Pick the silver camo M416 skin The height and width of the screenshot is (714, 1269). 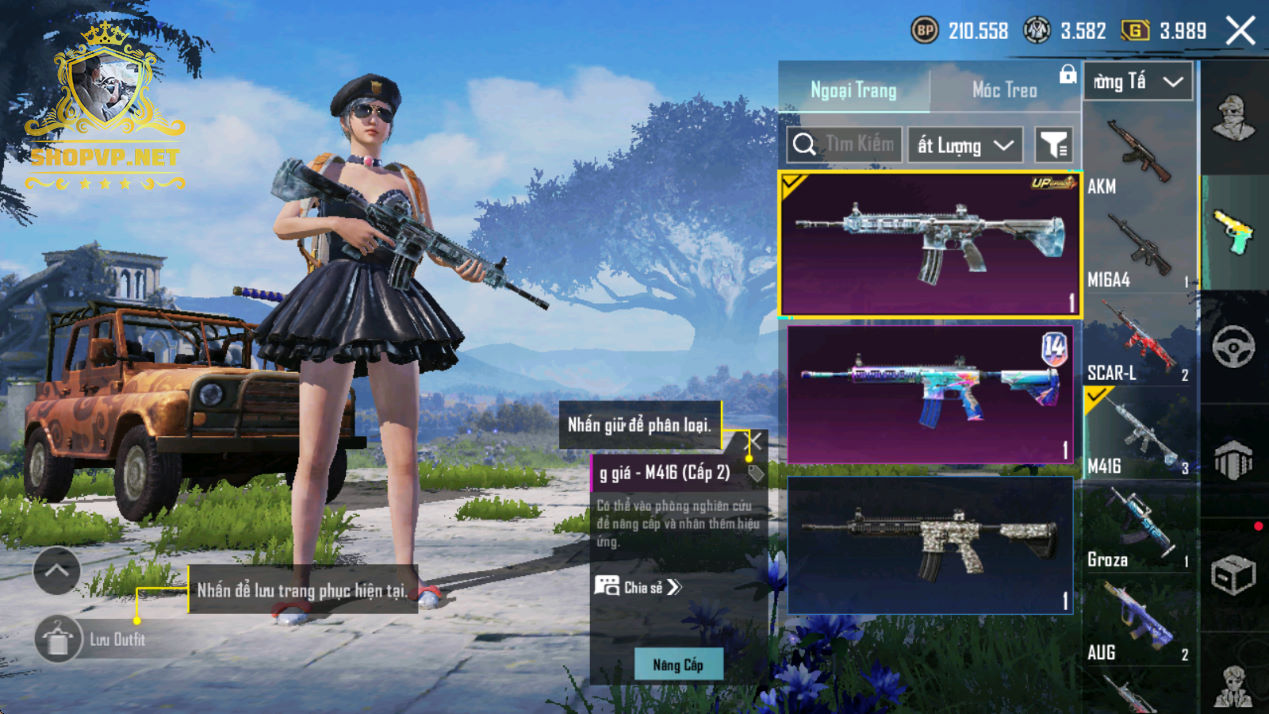(930, 545)
